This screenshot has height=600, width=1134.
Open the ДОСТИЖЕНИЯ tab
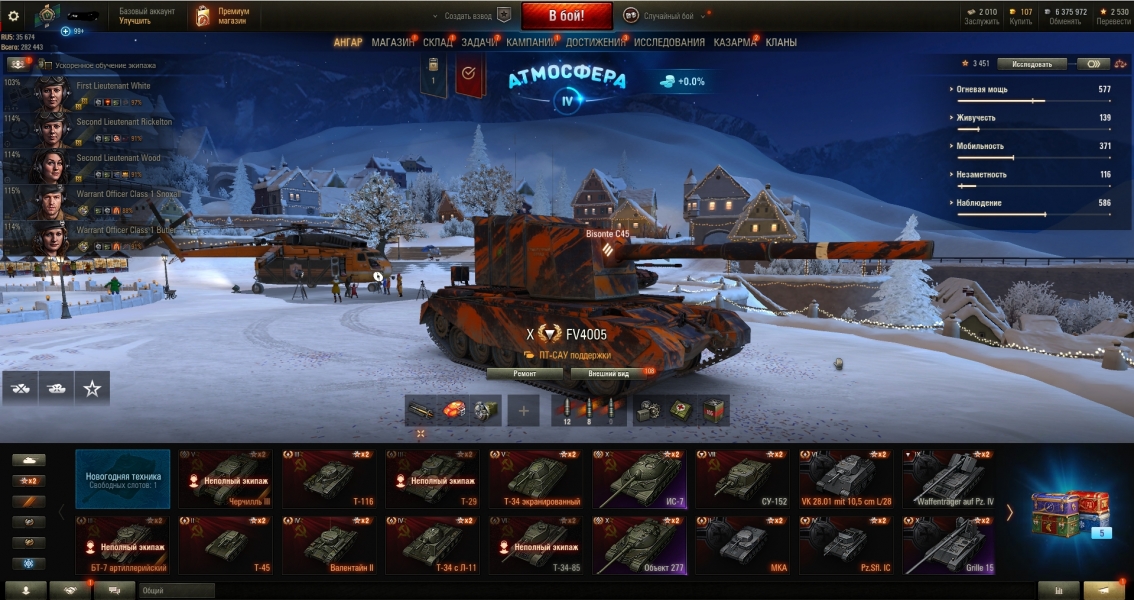point(596,43)
